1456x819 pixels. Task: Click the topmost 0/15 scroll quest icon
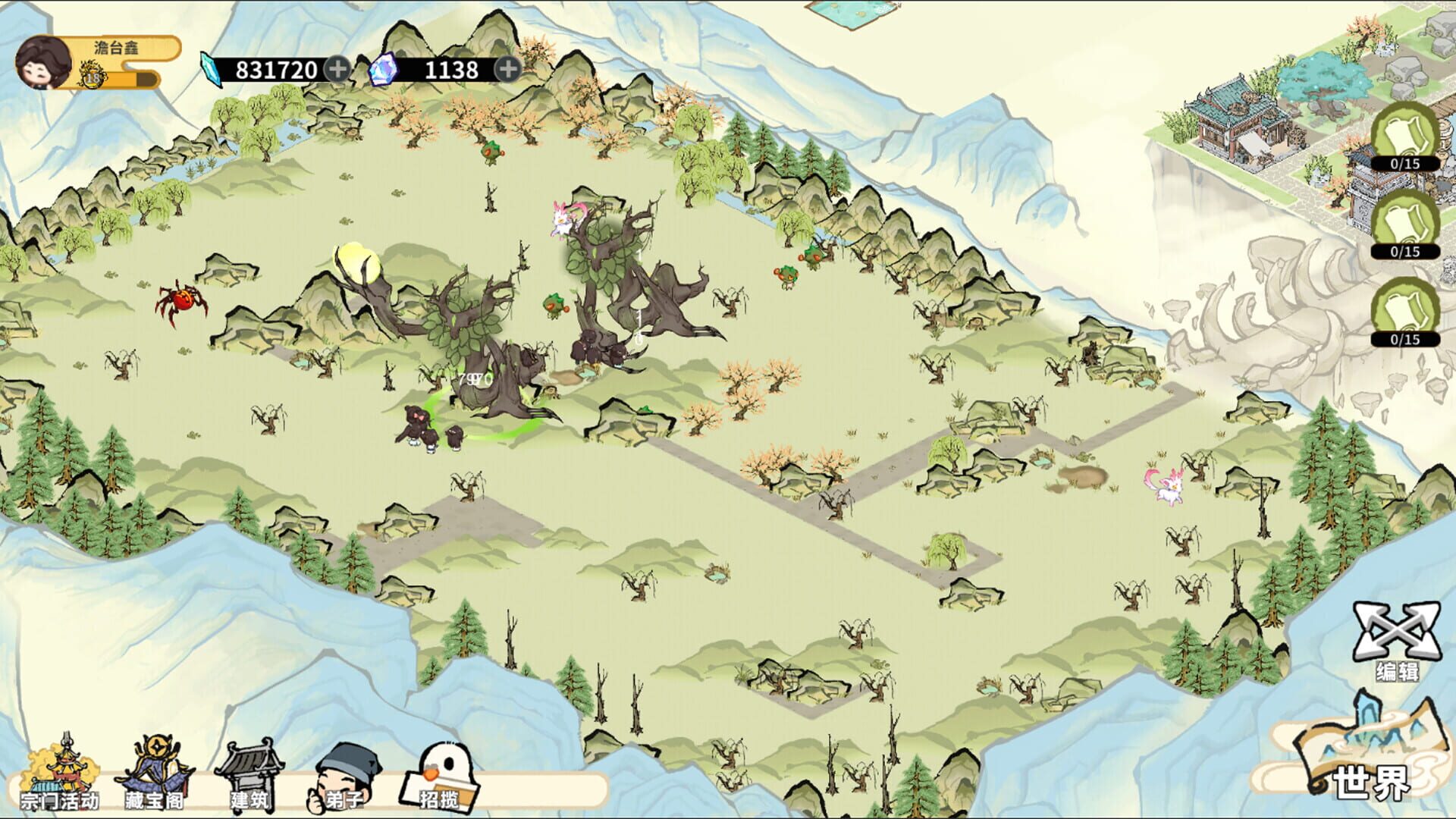click(1404, 136)
